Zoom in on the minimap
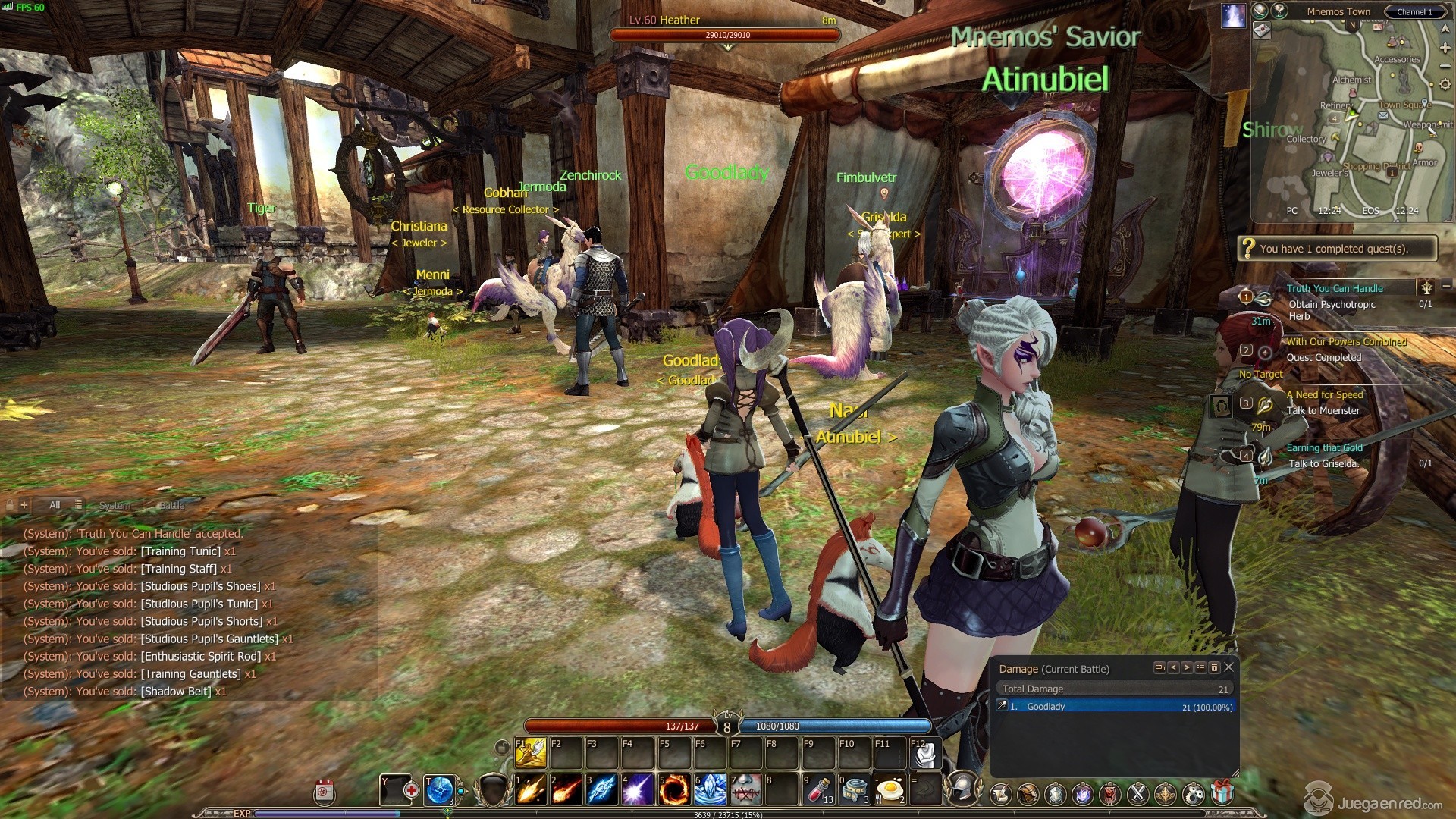 pos(1445,48)
